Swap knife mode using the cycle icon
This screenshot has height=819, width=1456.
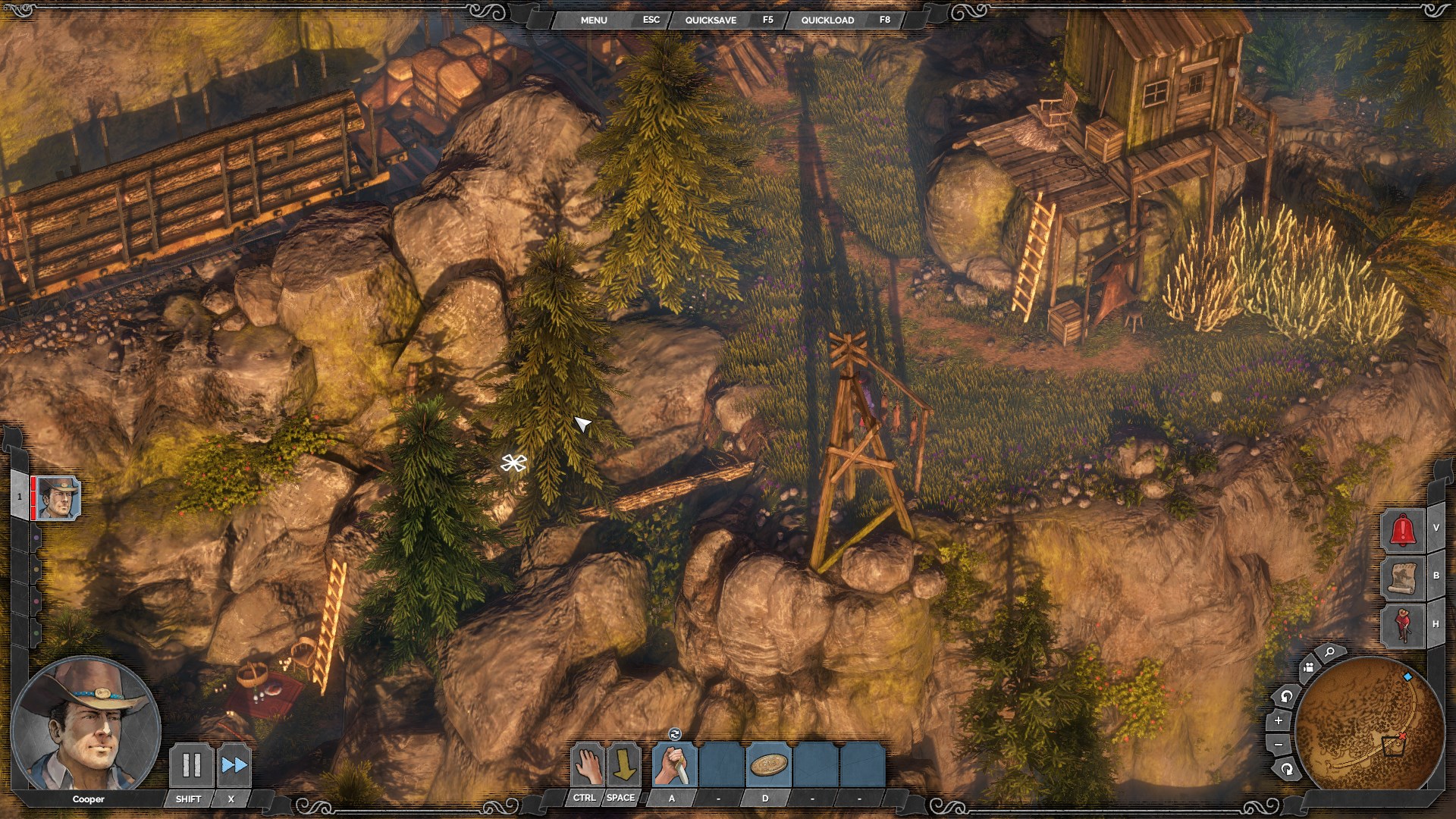(x=675, y=733)
